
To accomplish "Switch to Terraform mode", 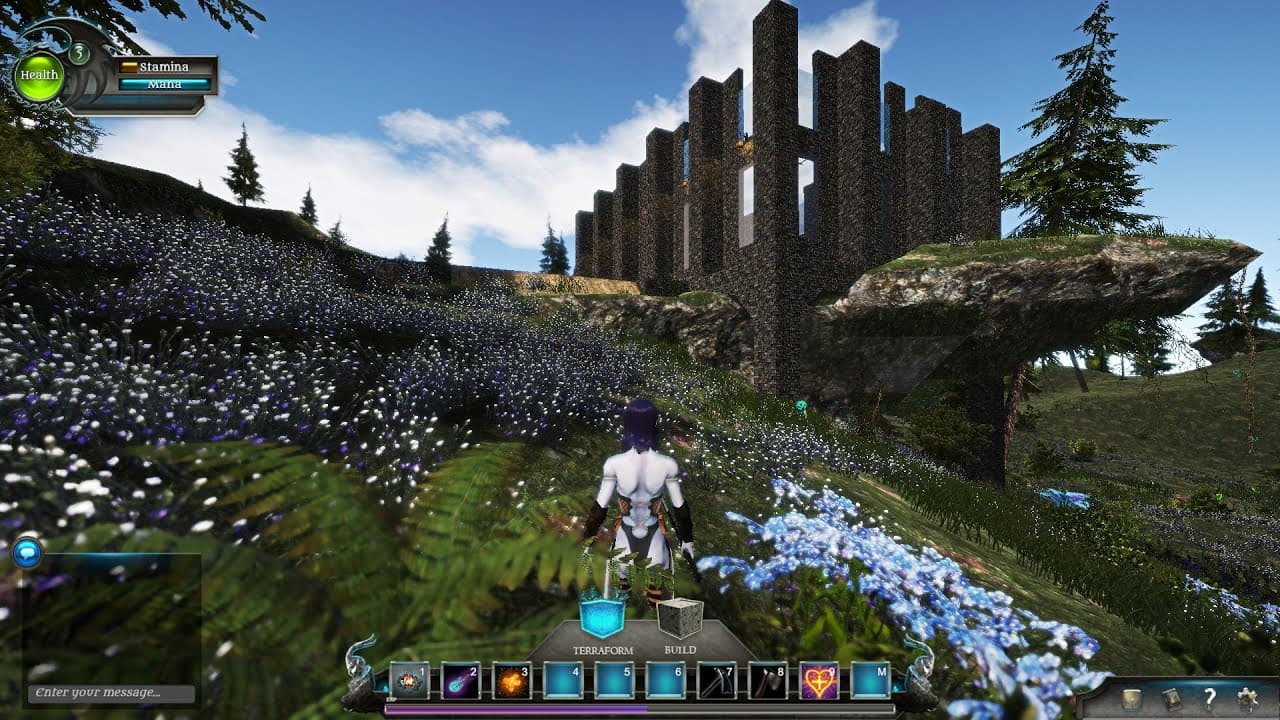I will click(x=602, y=619).
